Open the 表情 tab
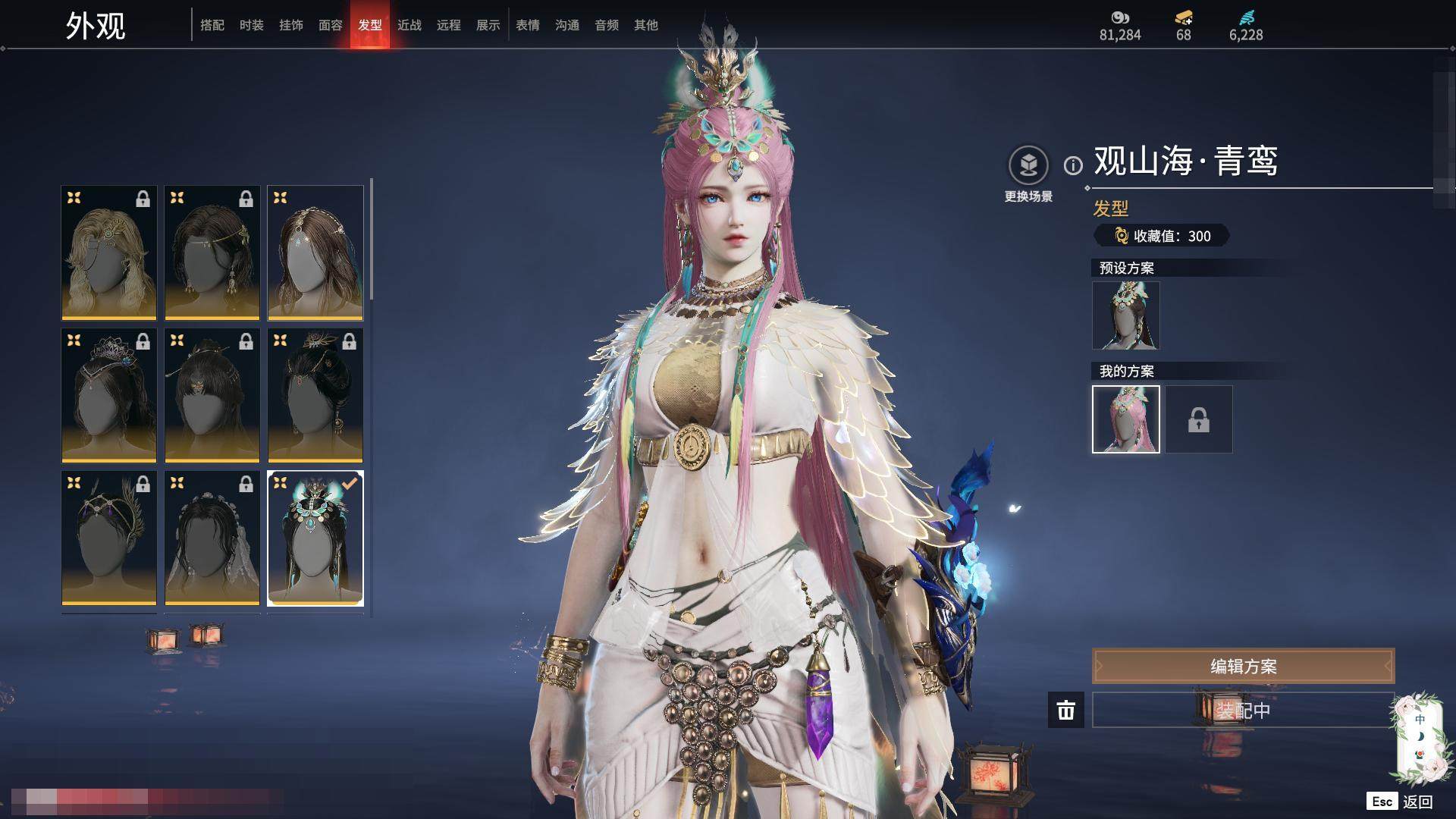1456x819 pixels. [528, 25]
